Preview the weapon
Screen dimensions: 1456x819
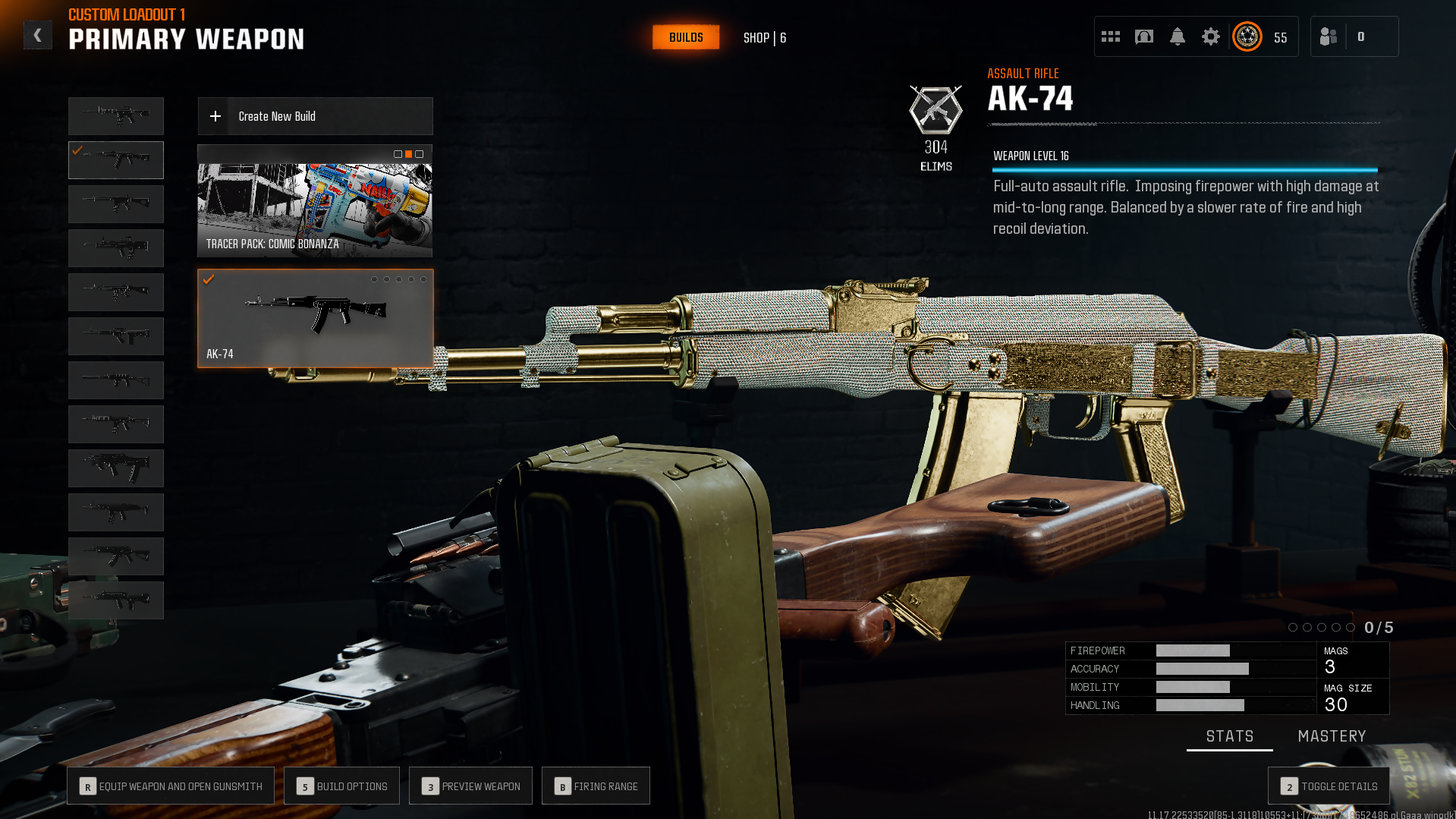click(470, 786)
